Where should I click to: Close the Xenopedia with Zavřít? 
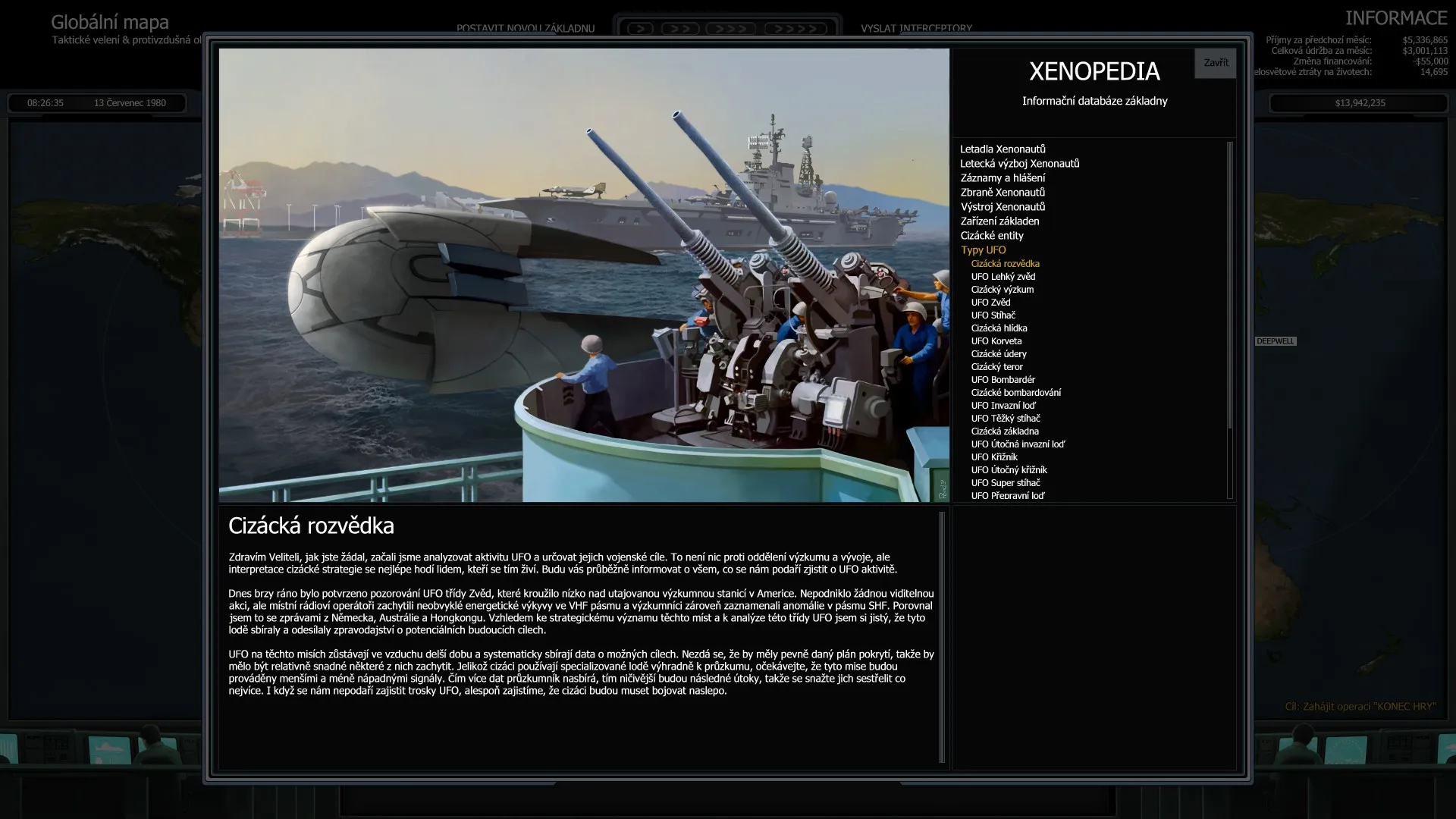[1215, 63]
